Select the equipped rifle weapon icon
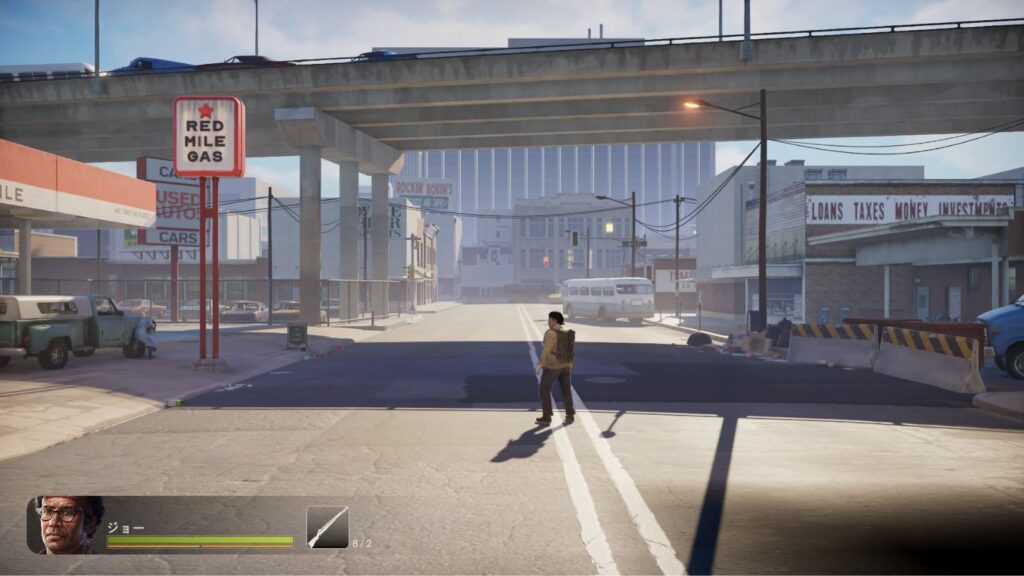 (327, 527)
